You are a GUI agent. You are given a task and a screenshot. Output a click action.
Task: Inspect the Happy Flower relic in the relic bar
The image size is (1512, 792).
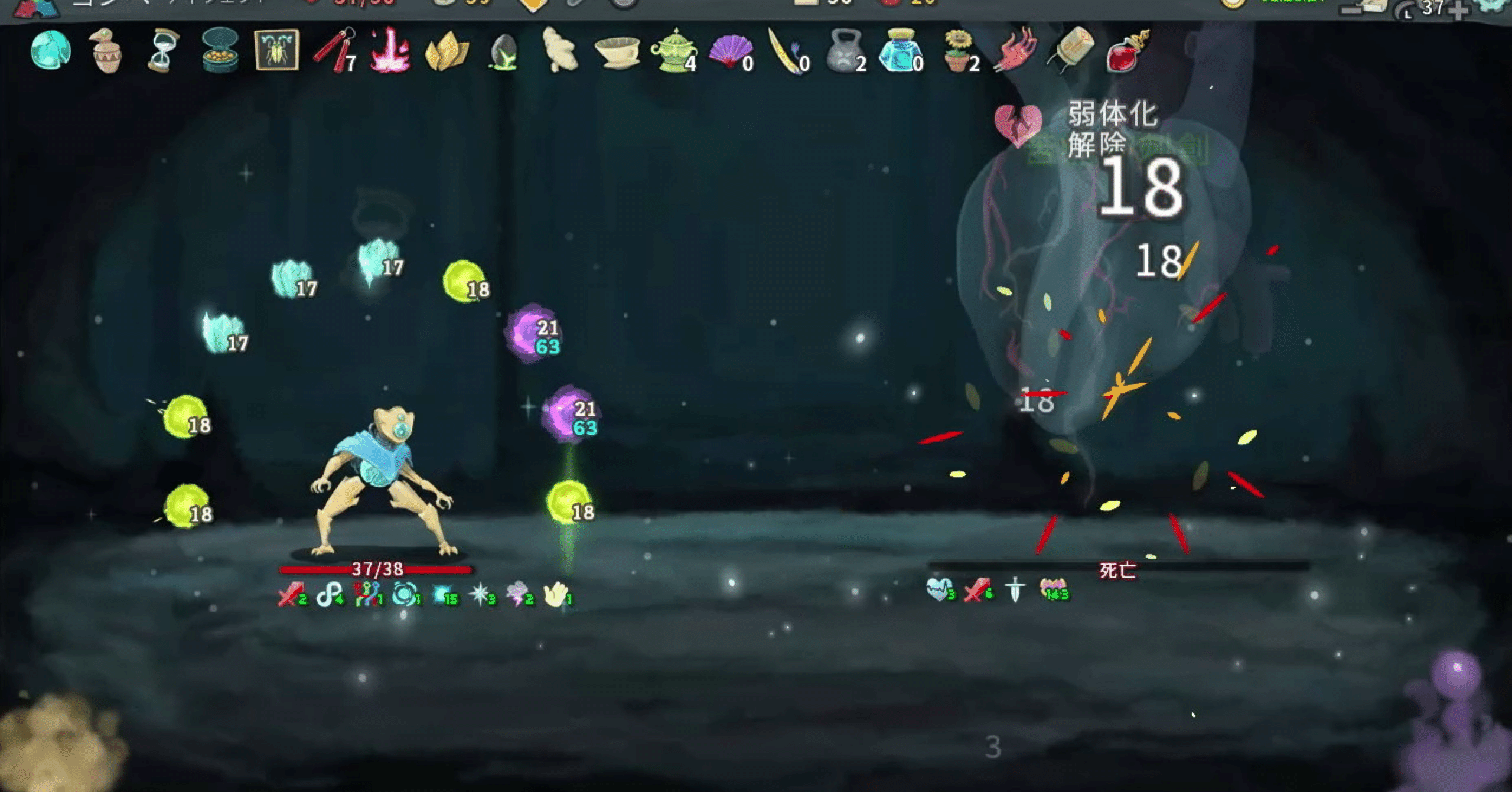[x=957, y=53]
